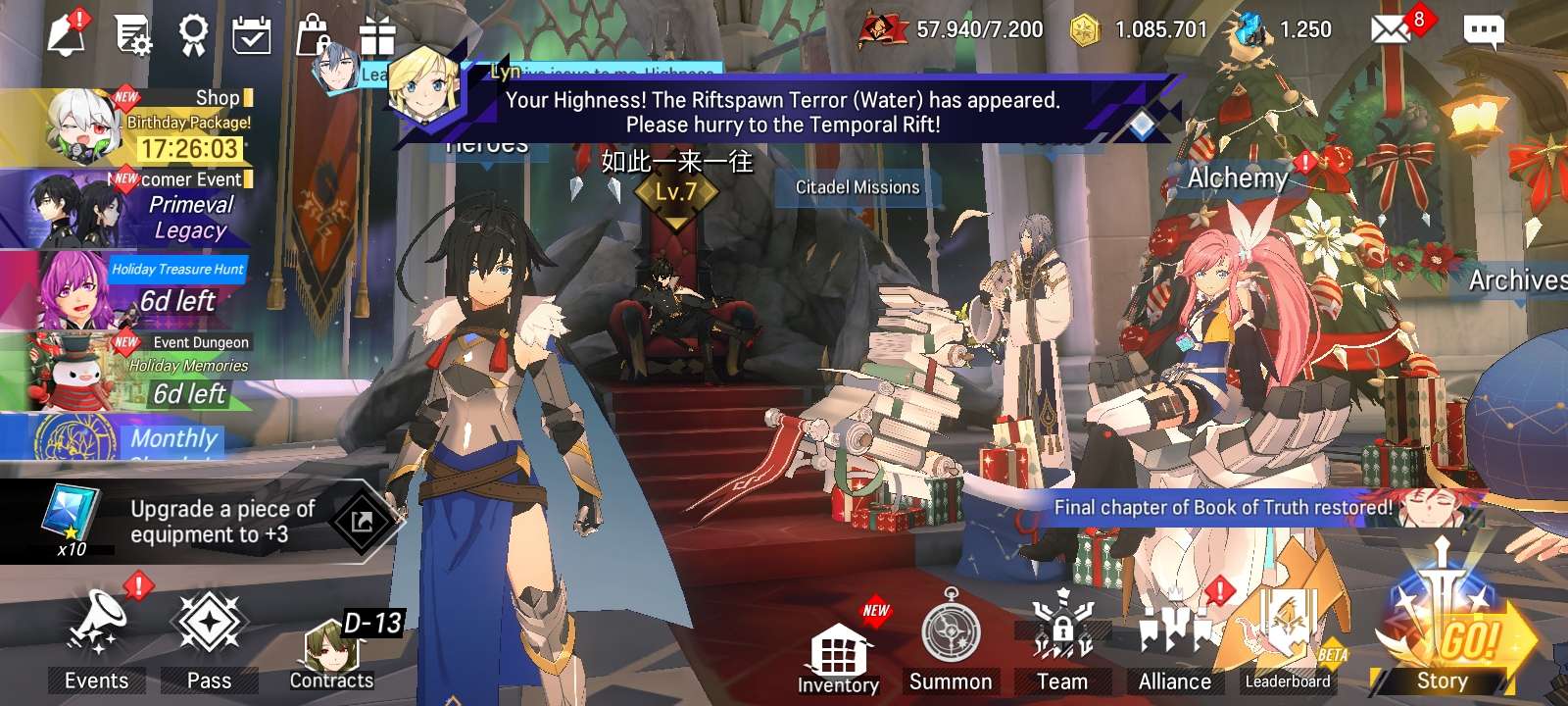Open Citadel Missions

(x=857, y=187)
